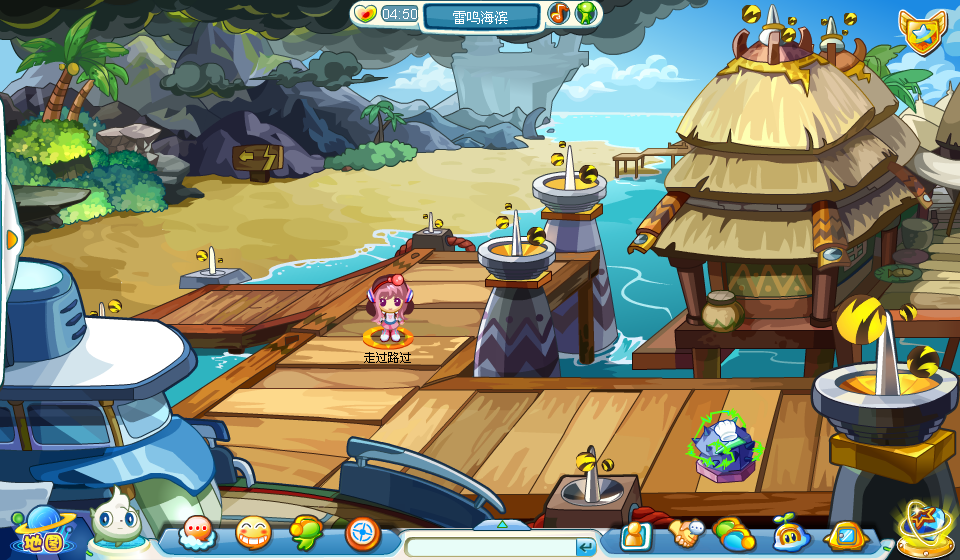960x560 pixels.
Task: Open the blue robot with sprout icon
Action: [x=789, y=535]
